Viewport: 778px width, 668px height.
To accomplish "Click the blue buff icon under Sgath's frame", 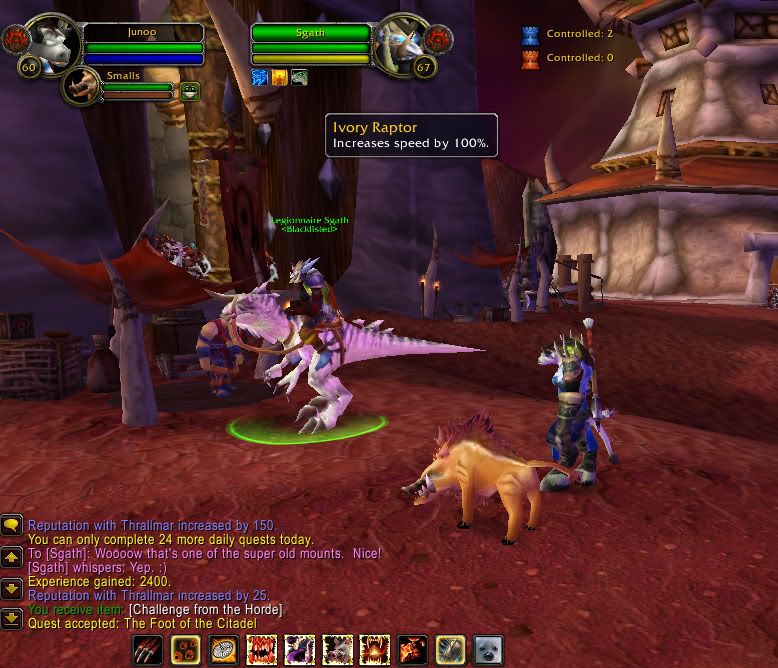I will click(260, 77).
